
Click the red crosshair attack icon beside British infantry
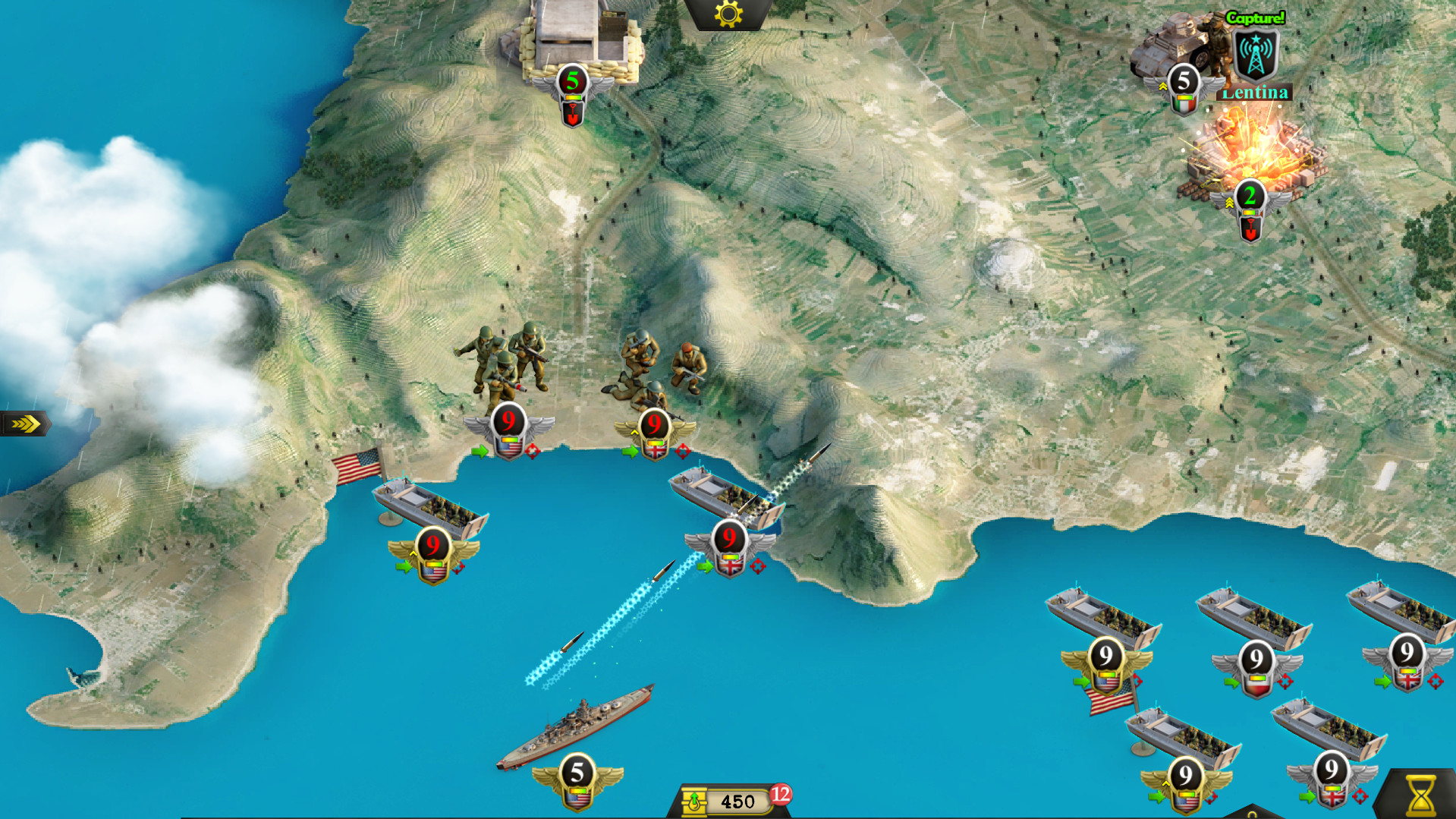(683, 453)
